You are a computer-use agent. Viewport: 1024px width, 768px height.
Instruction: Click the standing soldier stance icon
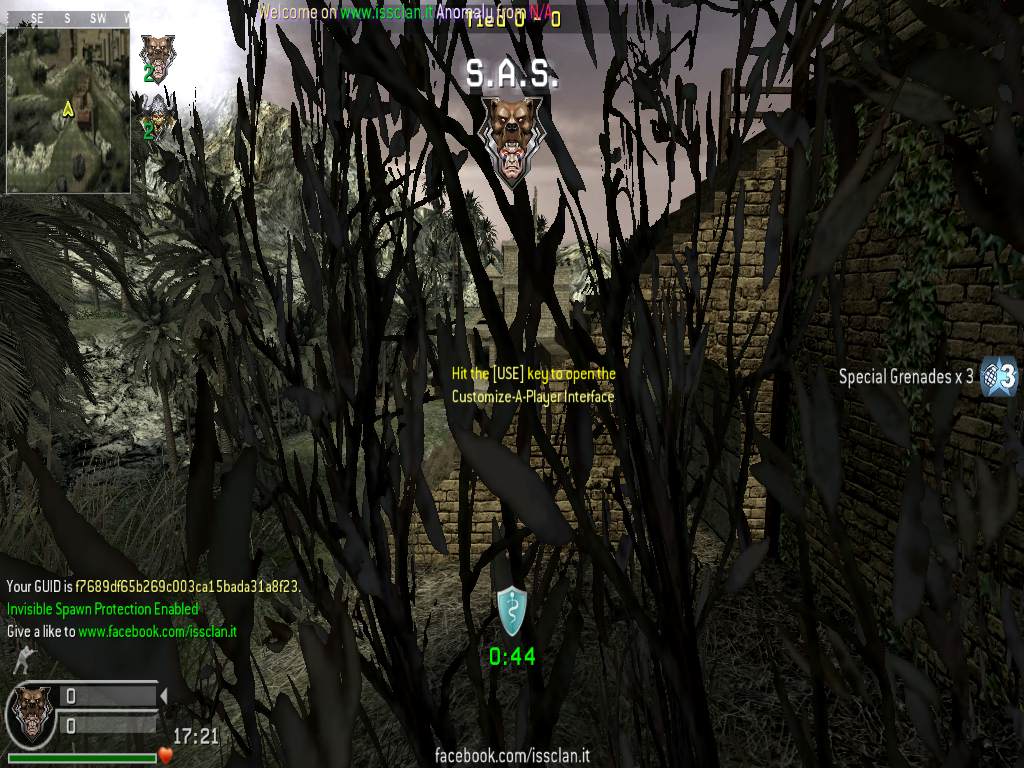point(20,659)
